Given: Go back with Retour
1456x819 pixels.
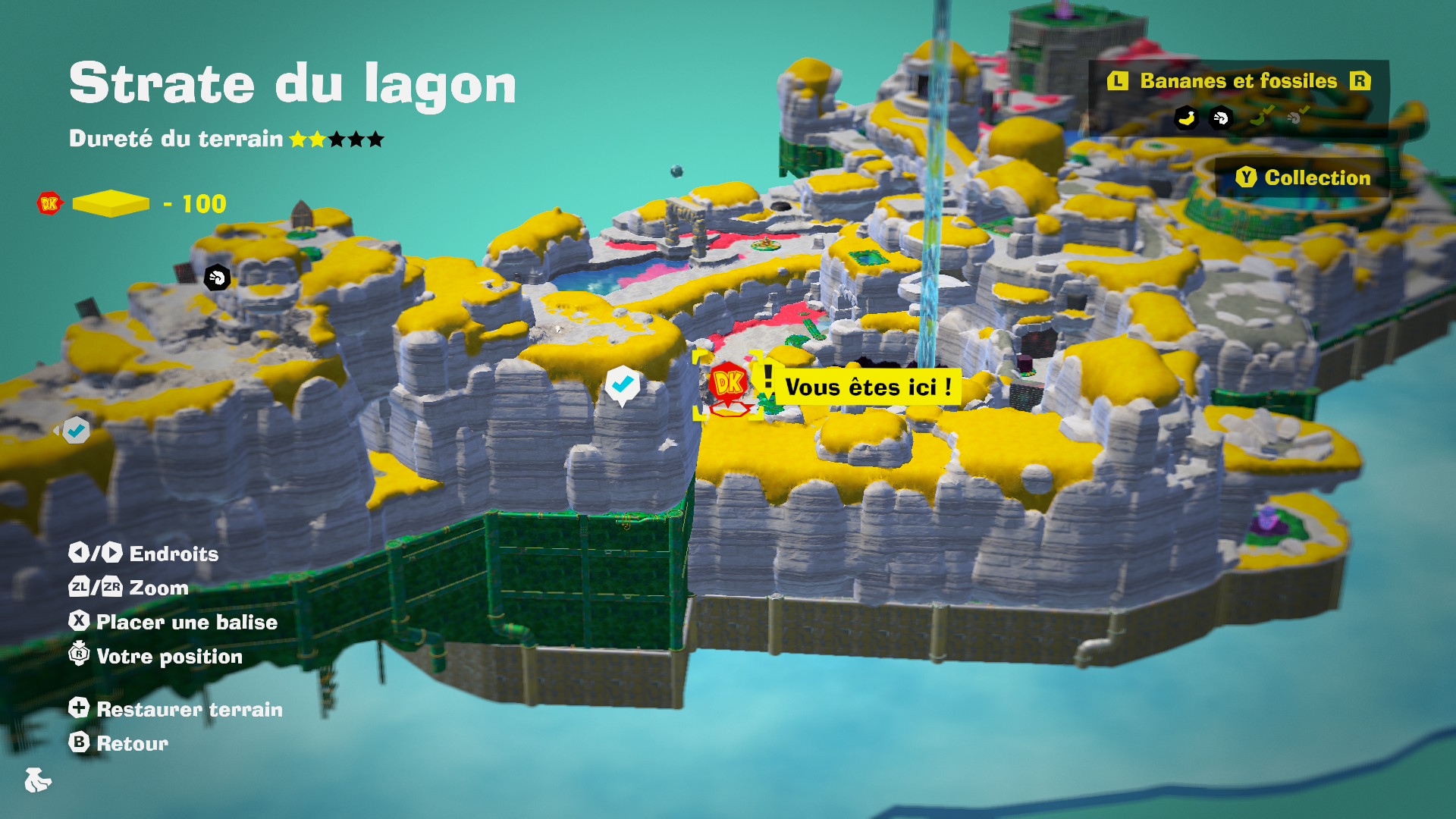Looking at the screenshot, I should [119, 743].
